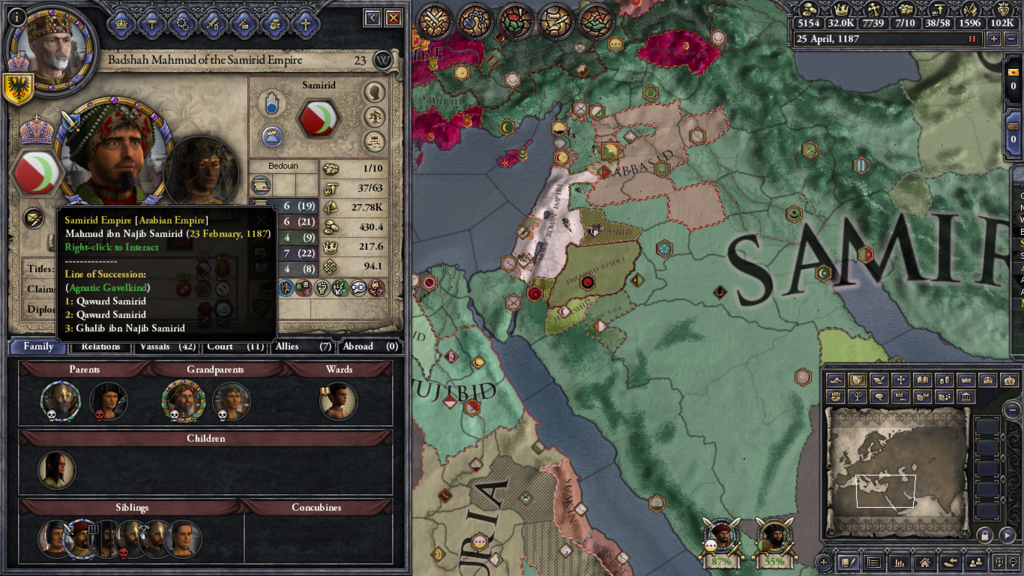1024x576 pixels.
Task: Increase game speed with the plus button
Action: click(x=993, y=39)
